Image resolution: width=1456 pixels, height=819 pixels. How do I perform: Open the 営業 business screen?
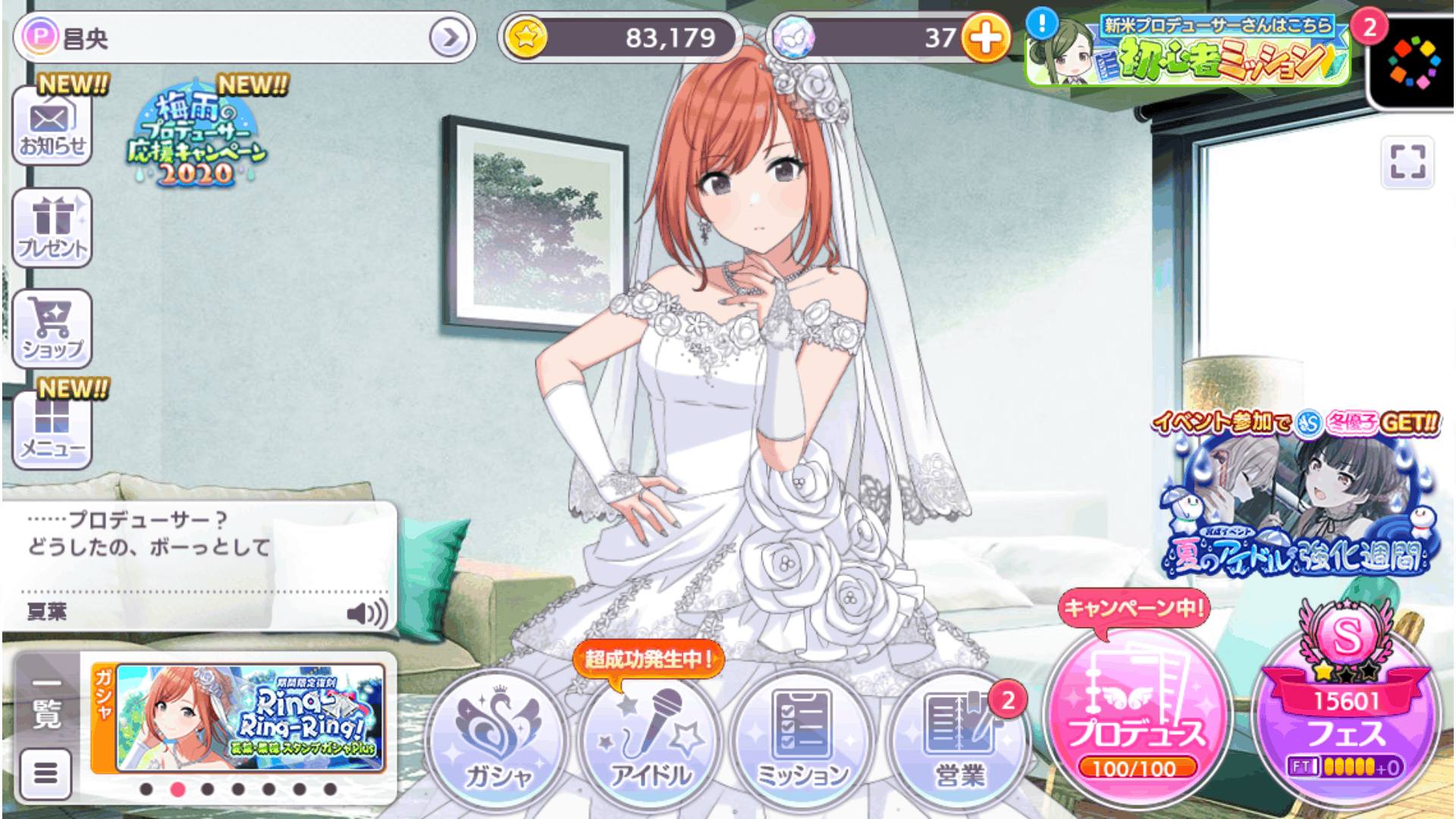point(959,739)
